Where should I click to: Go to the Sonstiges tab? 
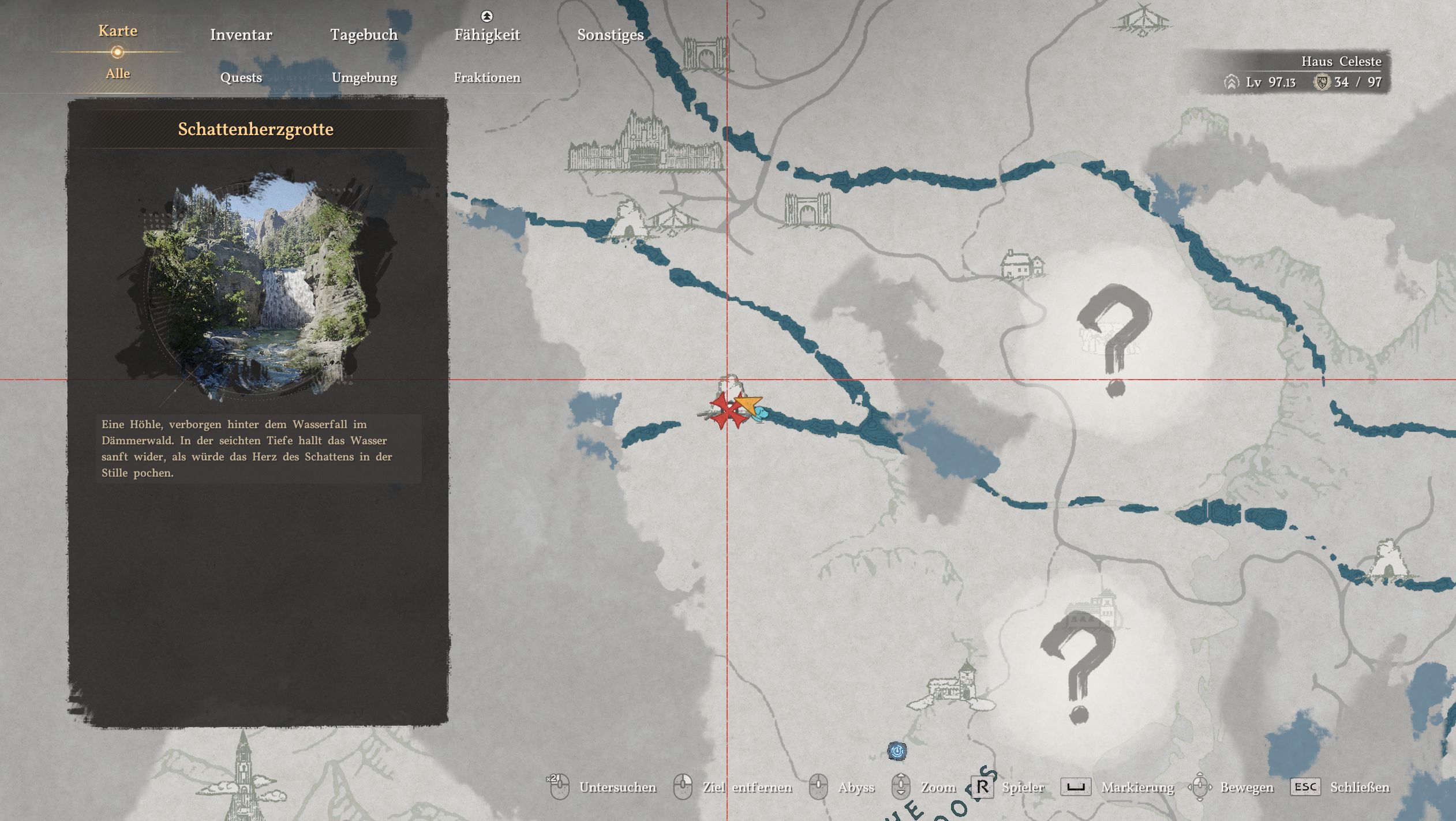610,35
